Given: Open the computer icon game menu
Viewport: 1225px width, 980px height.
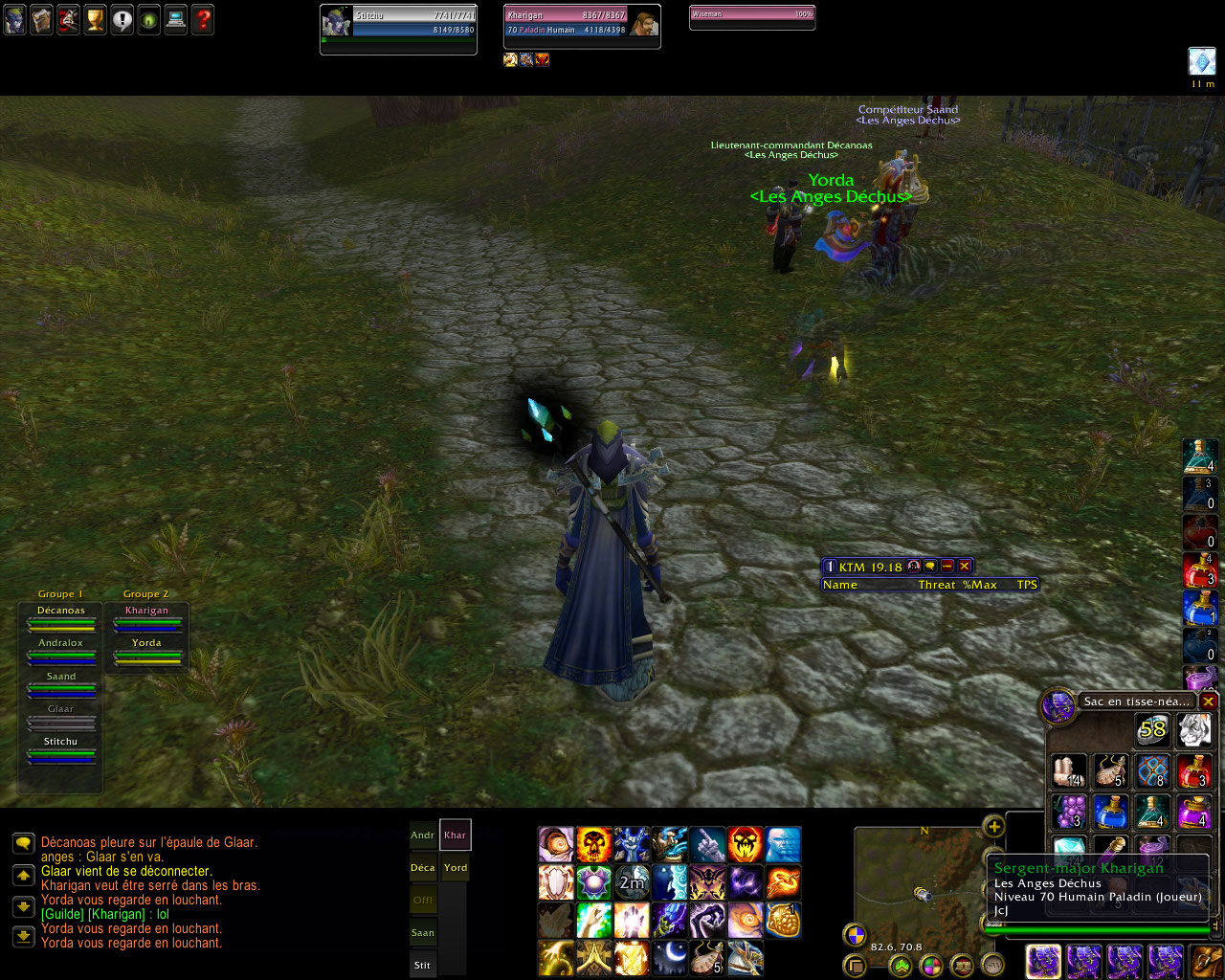Looking at the screenshot, I should point(176,20).
